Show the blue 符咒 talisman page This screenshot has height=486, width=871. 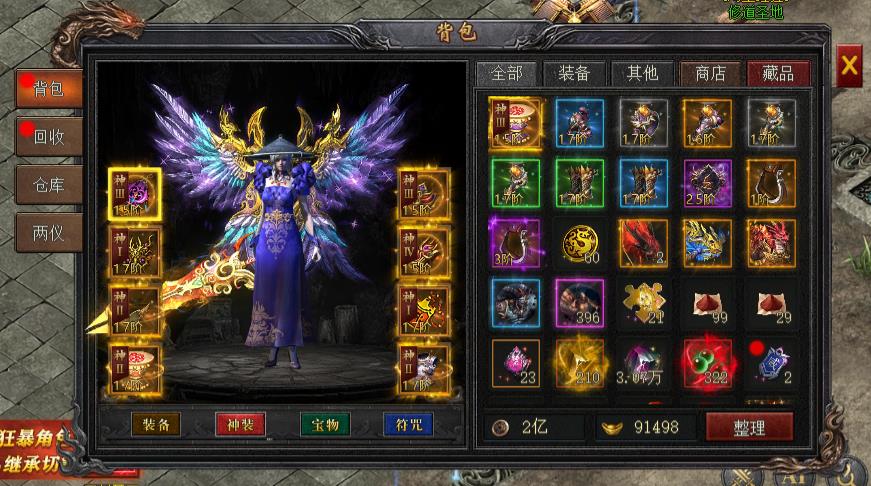(x=408, y=424)
